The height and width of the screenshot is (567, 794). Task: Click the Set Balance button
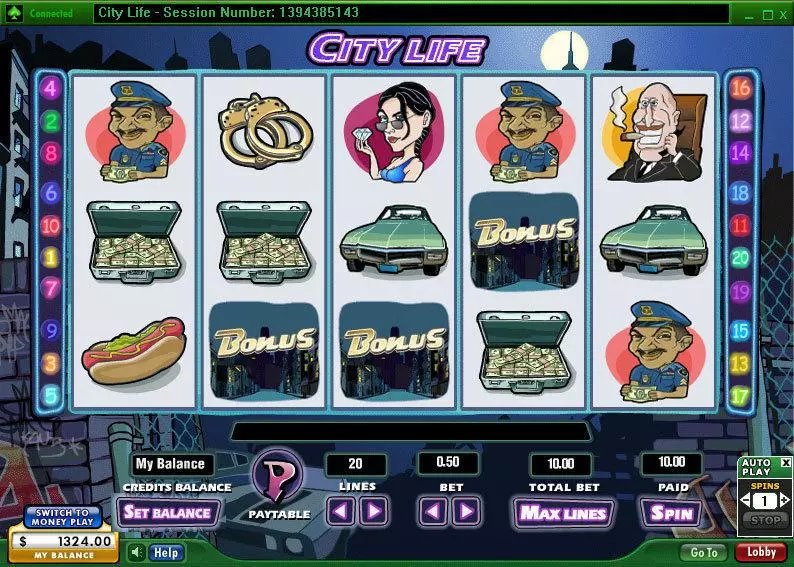167,513
